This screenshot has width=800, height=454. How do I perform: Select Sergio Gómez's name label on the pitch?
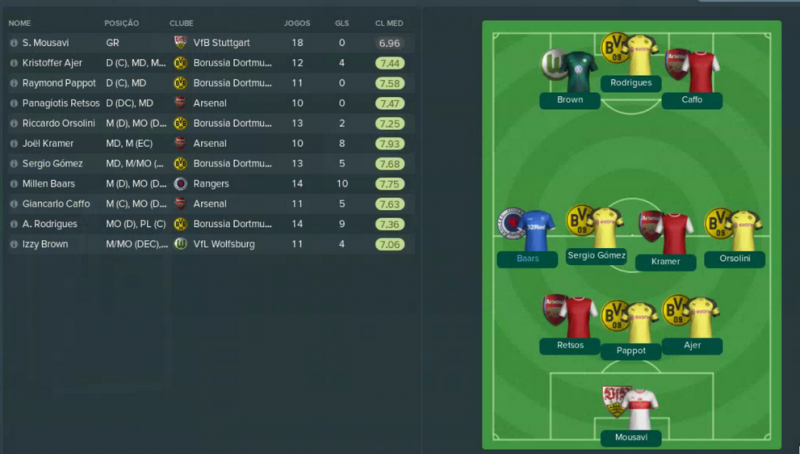coord(596,256)
